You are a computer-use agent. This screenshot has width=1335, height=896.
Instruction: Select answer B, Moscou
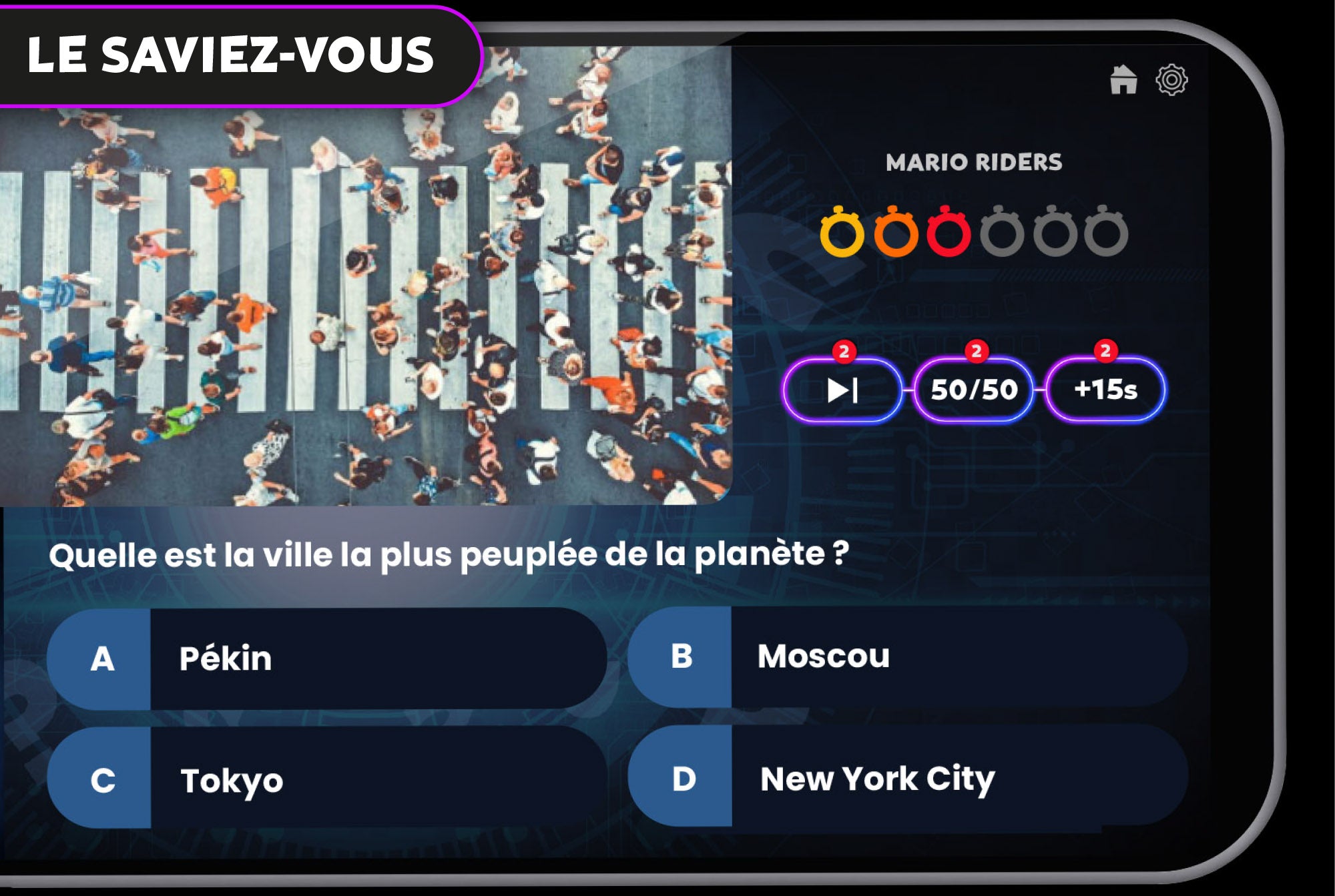click(x=906, y=656)
